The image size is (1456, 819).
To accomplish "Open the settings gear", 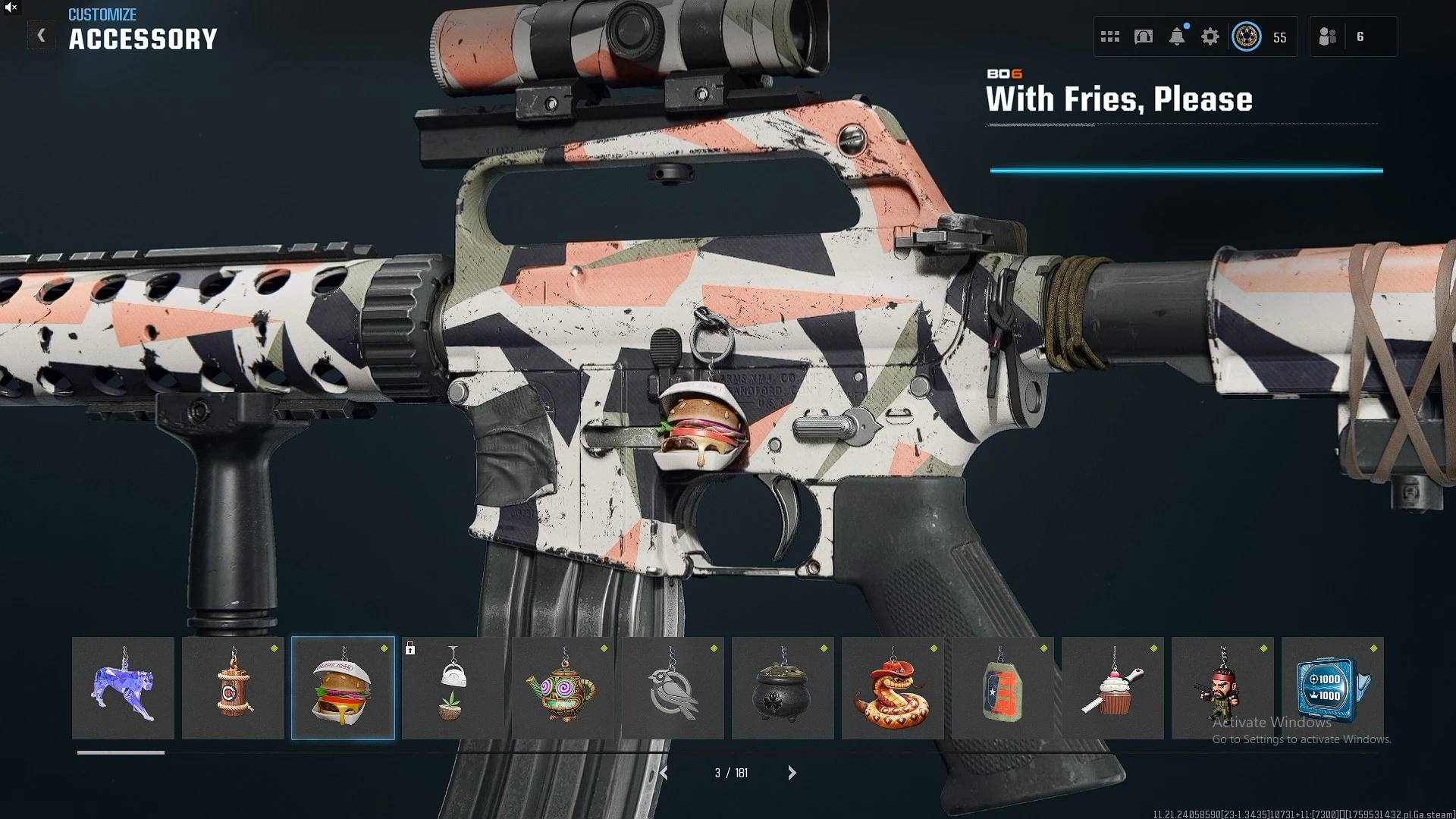I will click(x=1210, y=36).
